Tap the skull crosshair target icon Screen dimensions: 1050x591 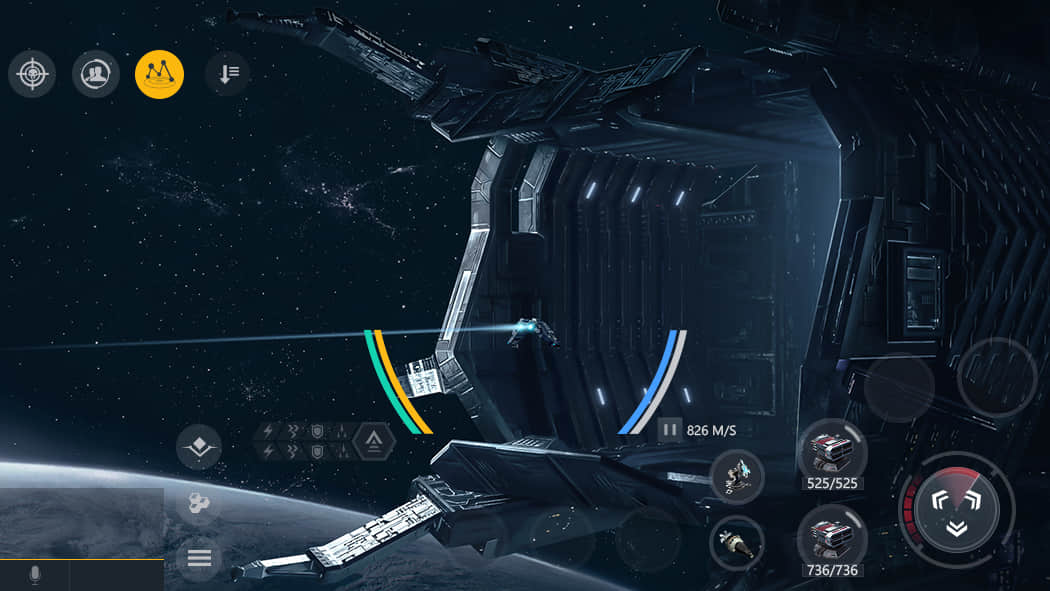pyautogui.click(x=32, y=74)
